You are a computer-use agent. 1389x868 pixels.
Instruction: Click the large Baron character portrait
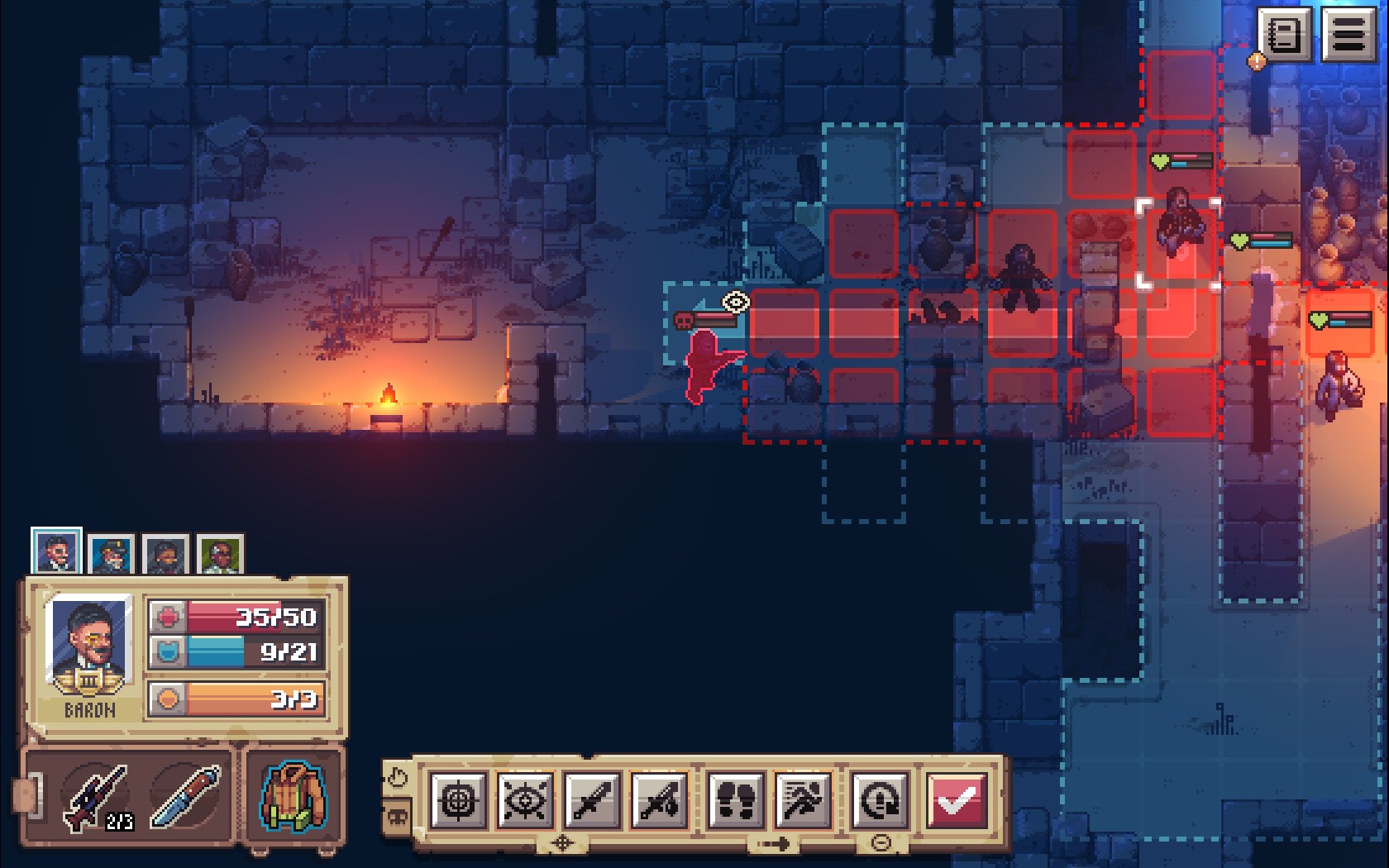pos(89,643)
